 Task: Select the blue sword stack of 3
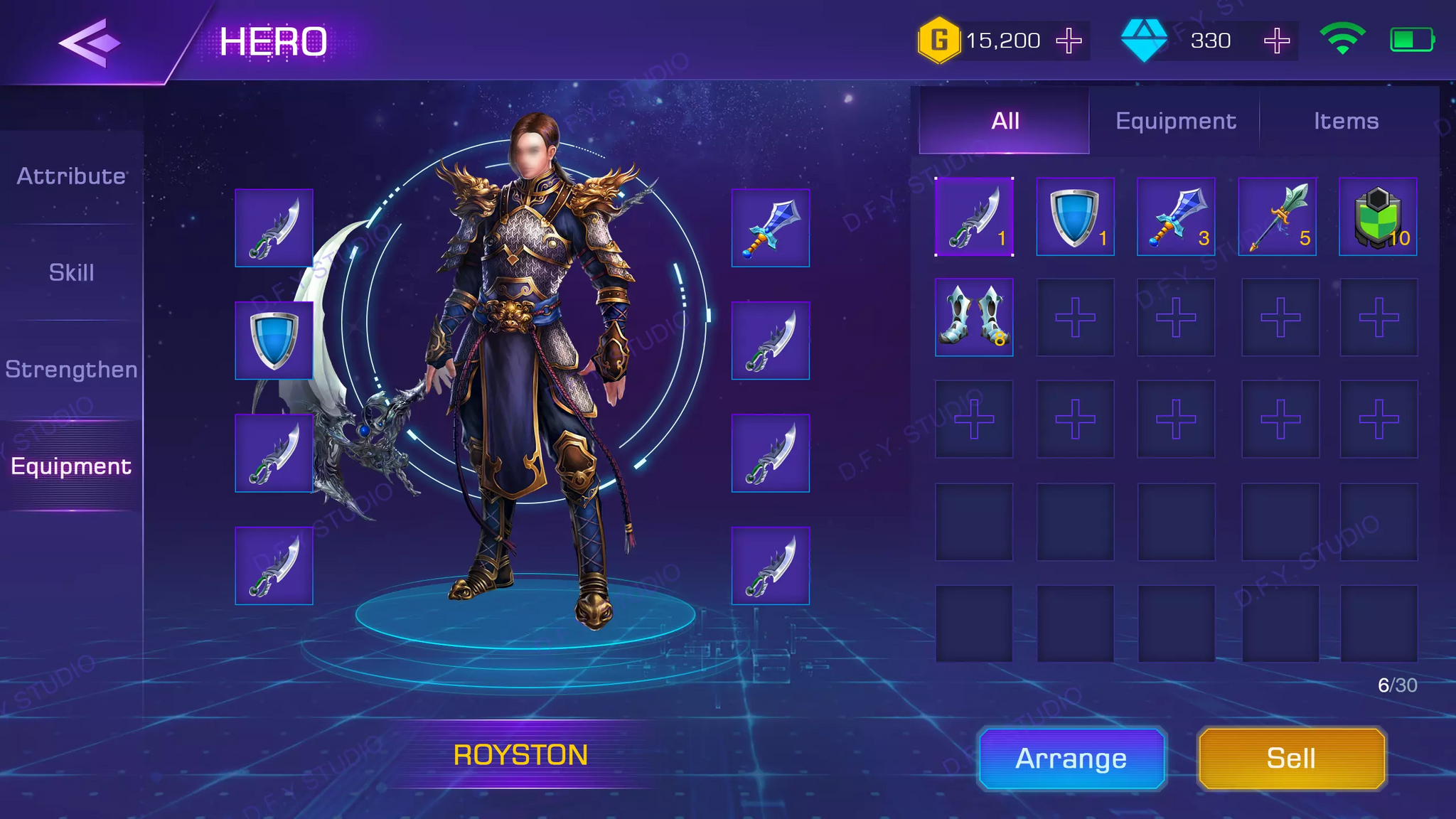point(1176,217)
